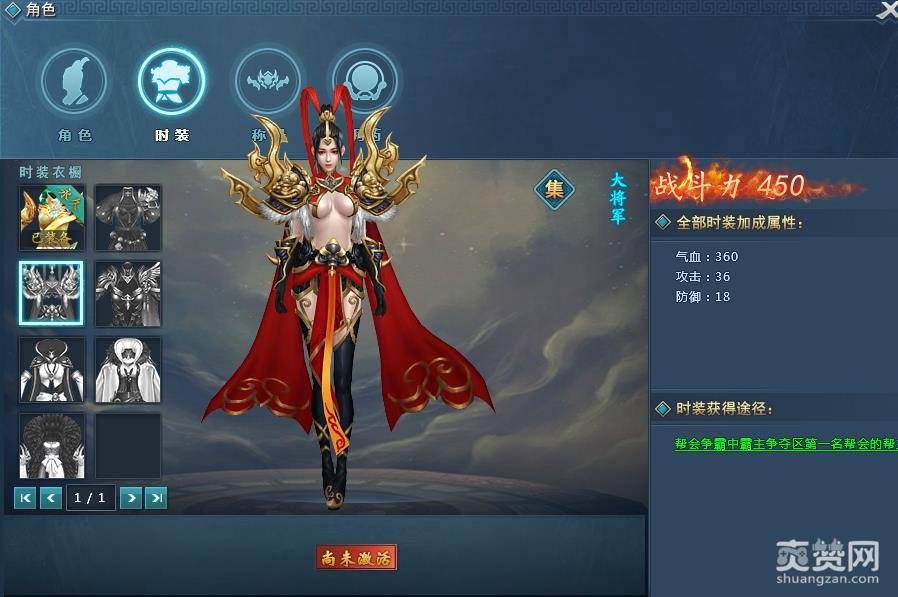Go to the next wardrobe page
Viewport: 898px width, 597px height.
point(131,497)
